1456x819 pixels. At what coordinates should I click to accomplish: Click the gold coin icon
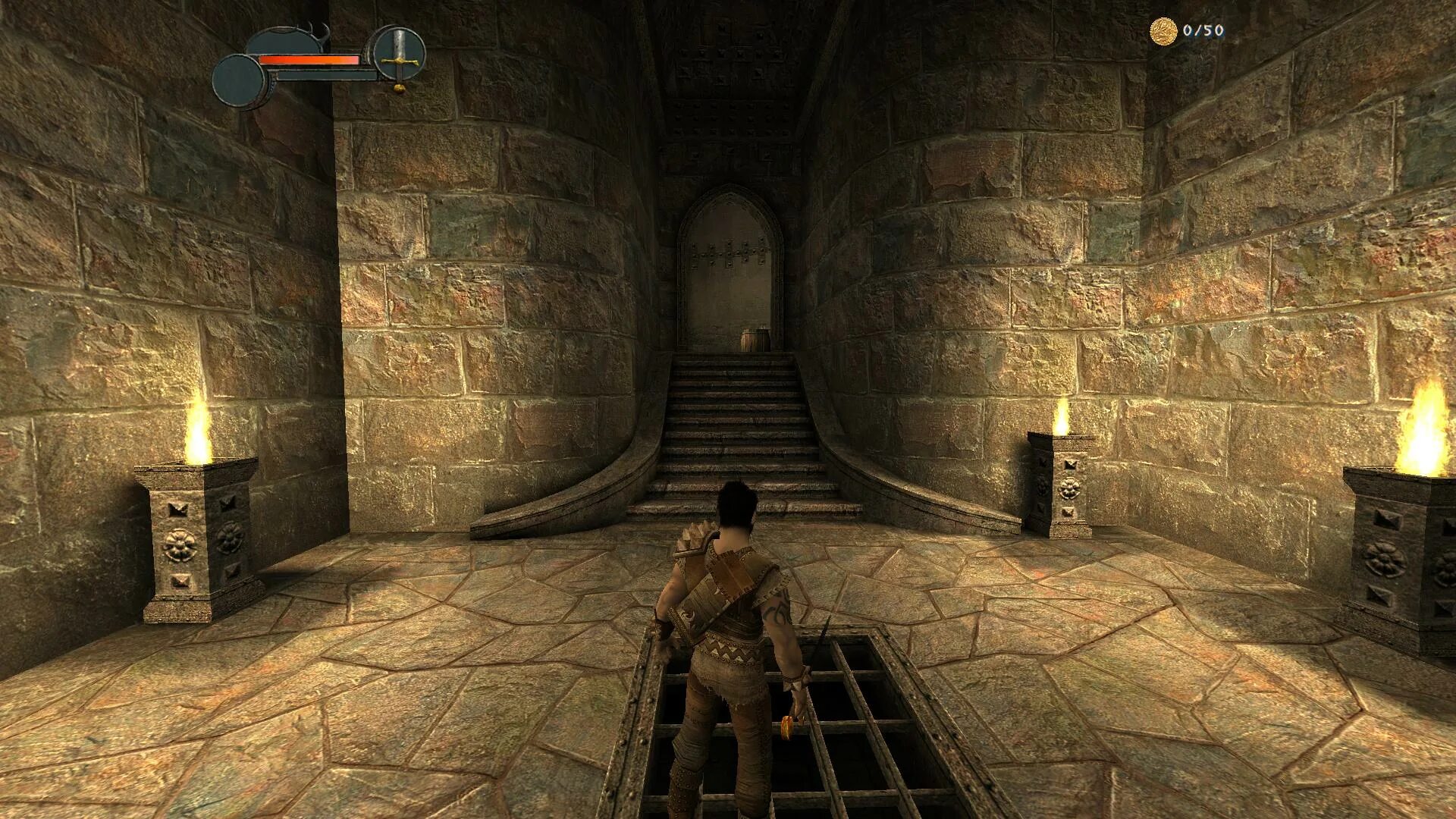1163,31
